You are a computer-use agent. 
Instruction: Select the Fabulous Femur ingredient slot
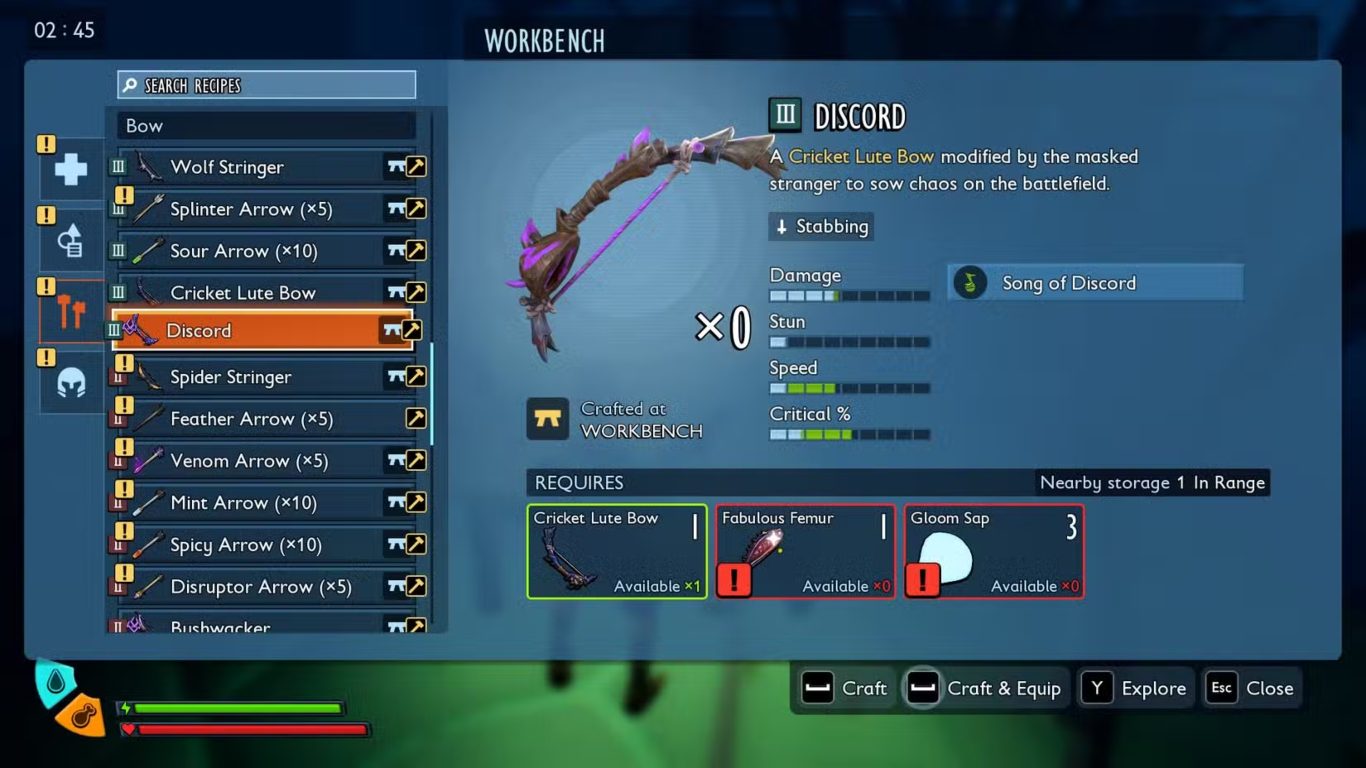805,552
